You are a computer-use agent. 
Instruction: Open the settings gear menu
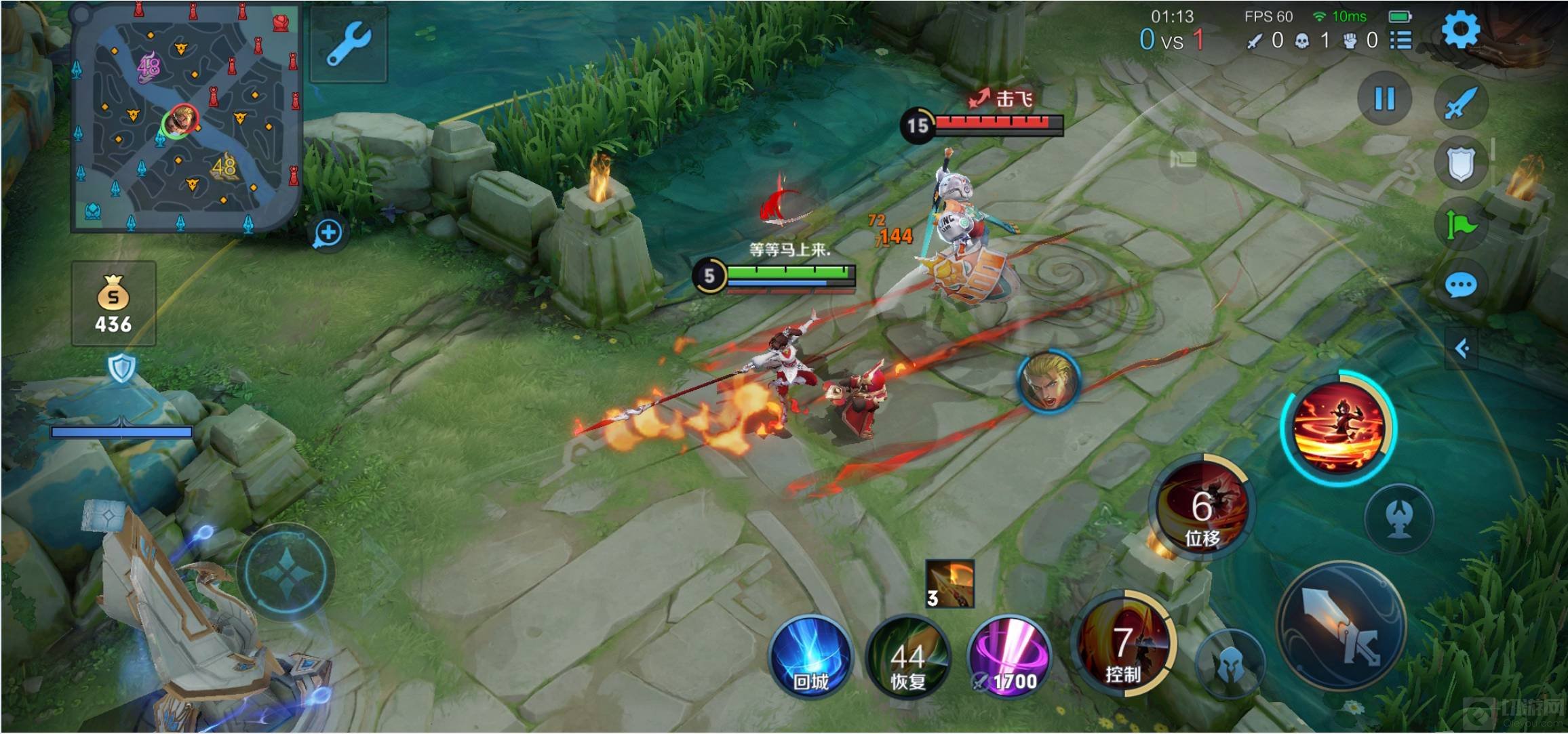[1460, 30]
